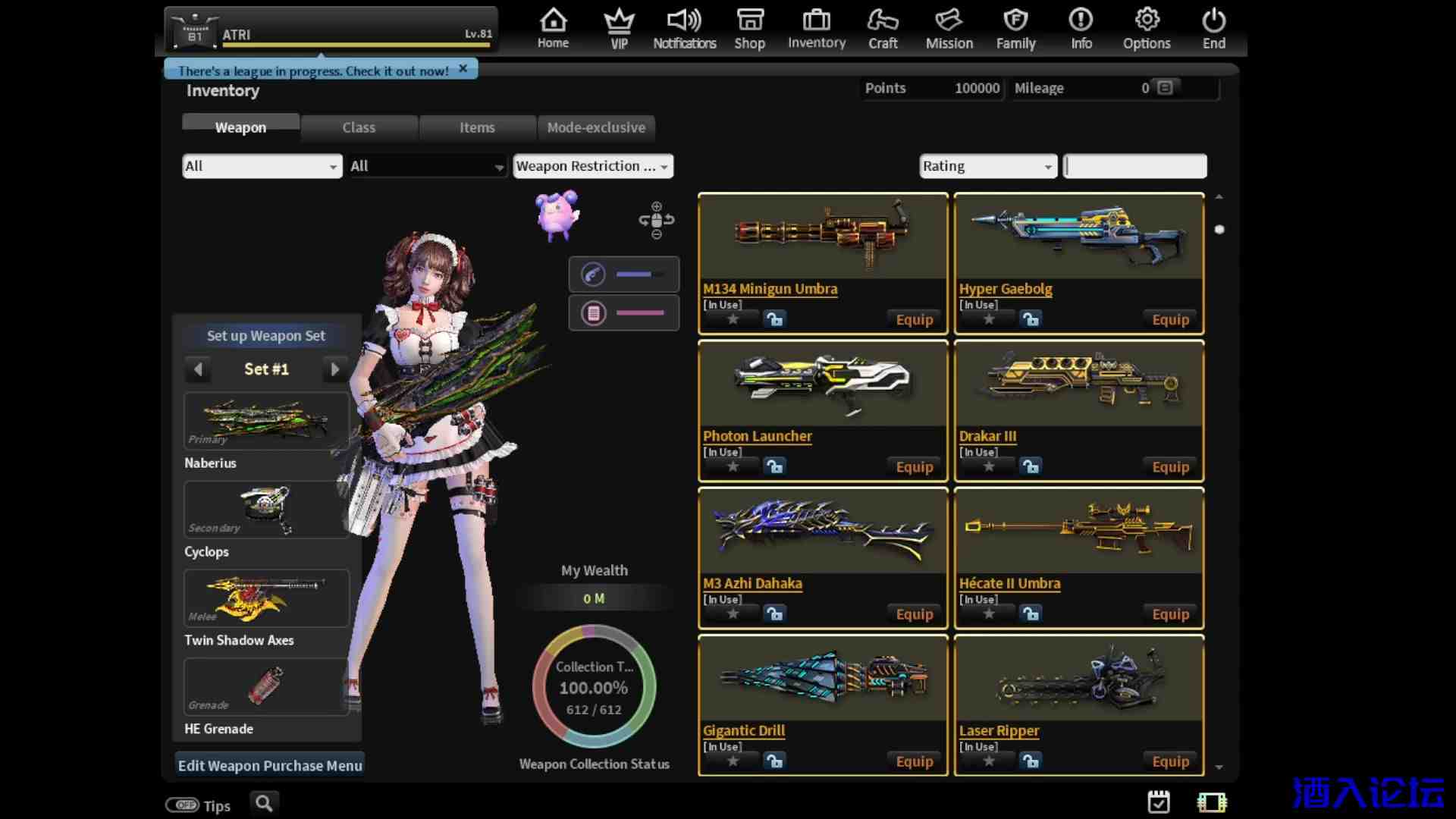Switch to the Items tab

477,127
